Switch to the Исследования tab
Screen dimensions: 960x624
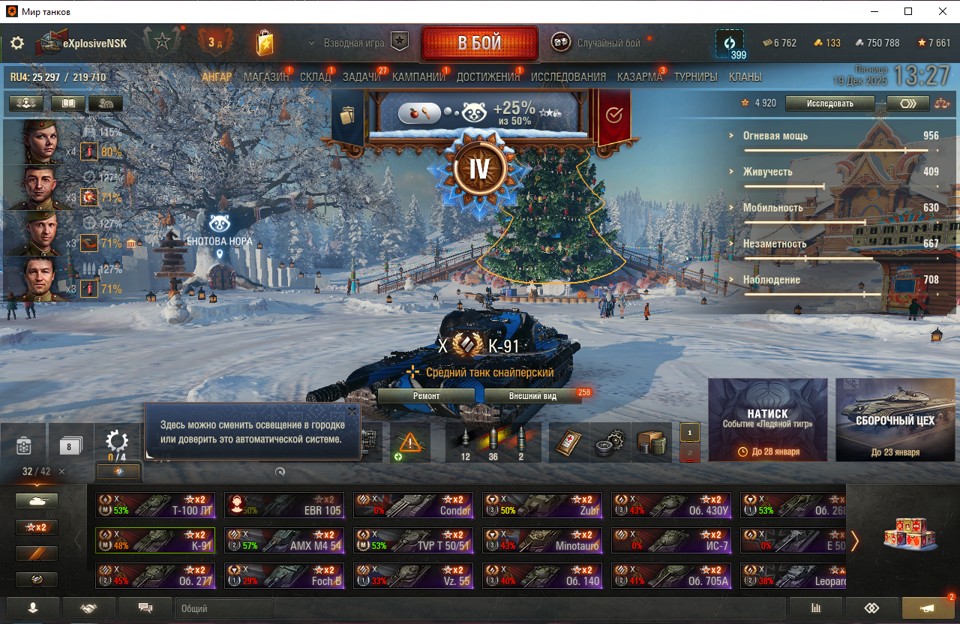[568, 77]
